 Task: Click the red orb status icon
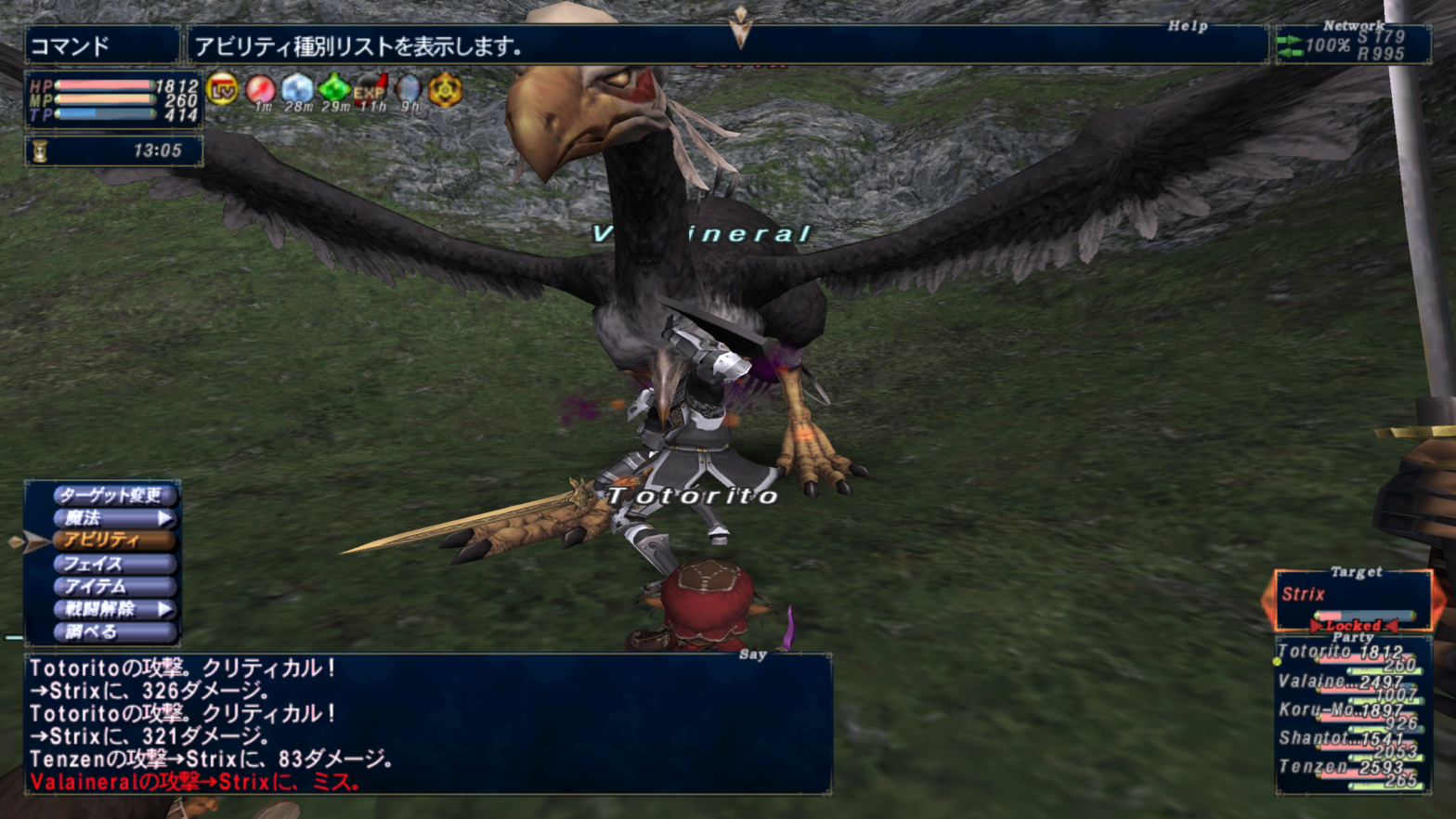pyautogui.click(x=260, y=90)
